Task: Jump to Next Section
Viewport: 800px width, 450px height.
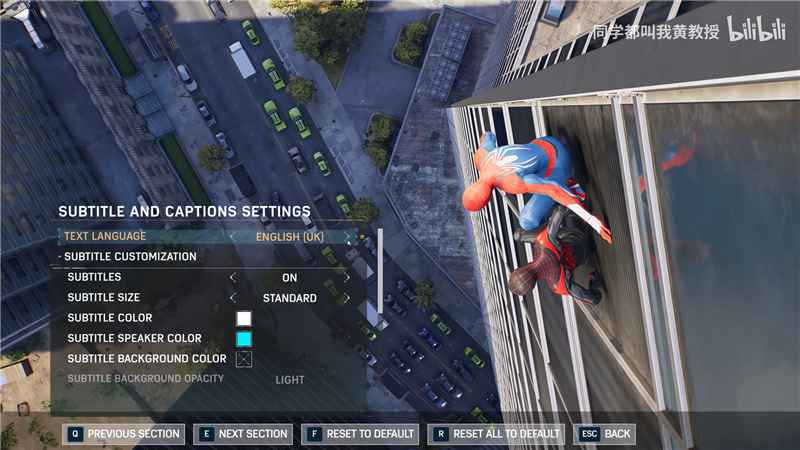Action: click(x=243, y=434)
